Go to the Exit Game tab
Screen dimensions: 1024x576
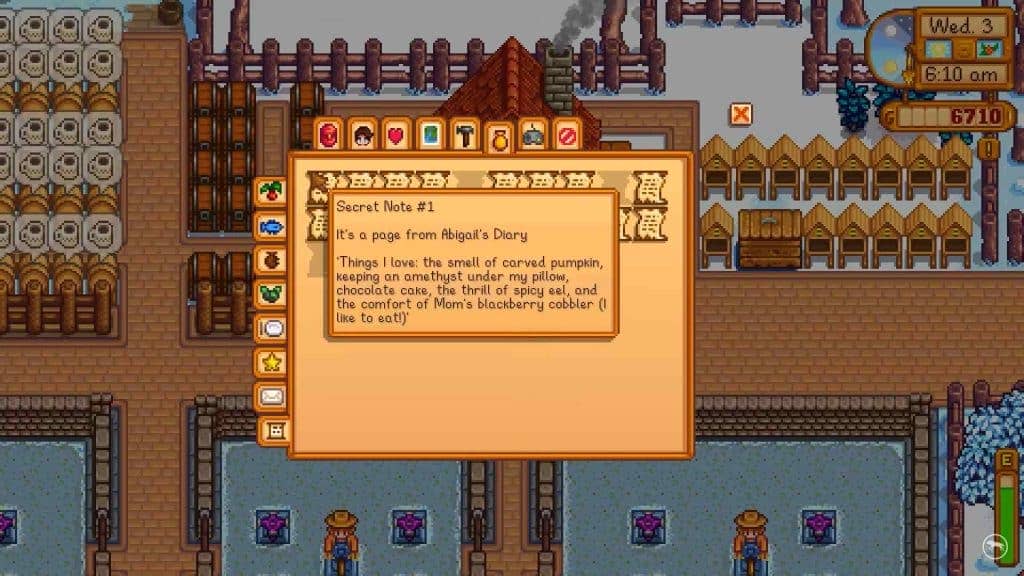click(x=567, y=135)
